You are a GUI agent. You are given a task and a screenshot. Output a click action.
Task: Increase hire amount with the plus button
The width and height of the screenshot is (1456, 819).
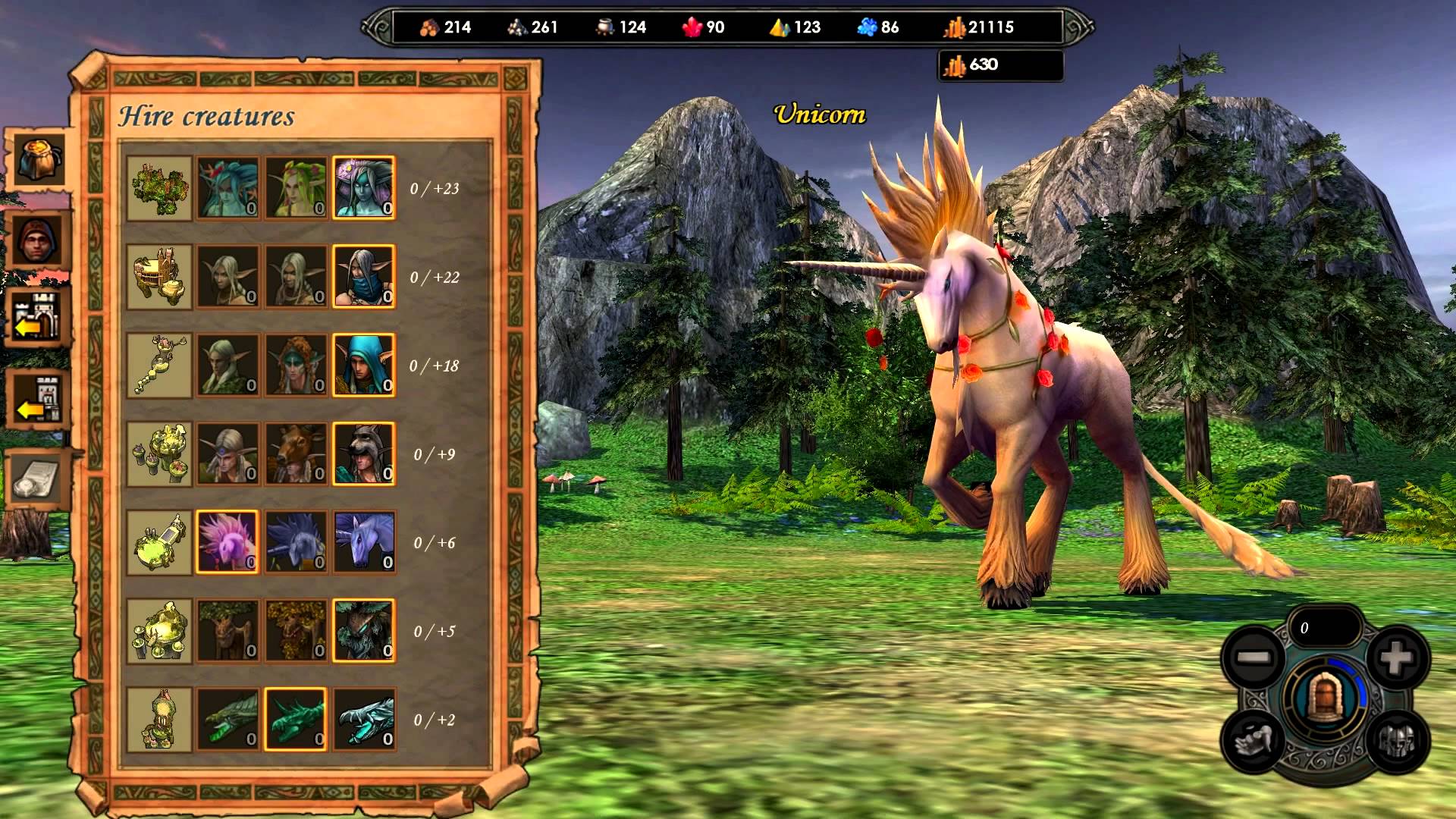(1398, 657)
